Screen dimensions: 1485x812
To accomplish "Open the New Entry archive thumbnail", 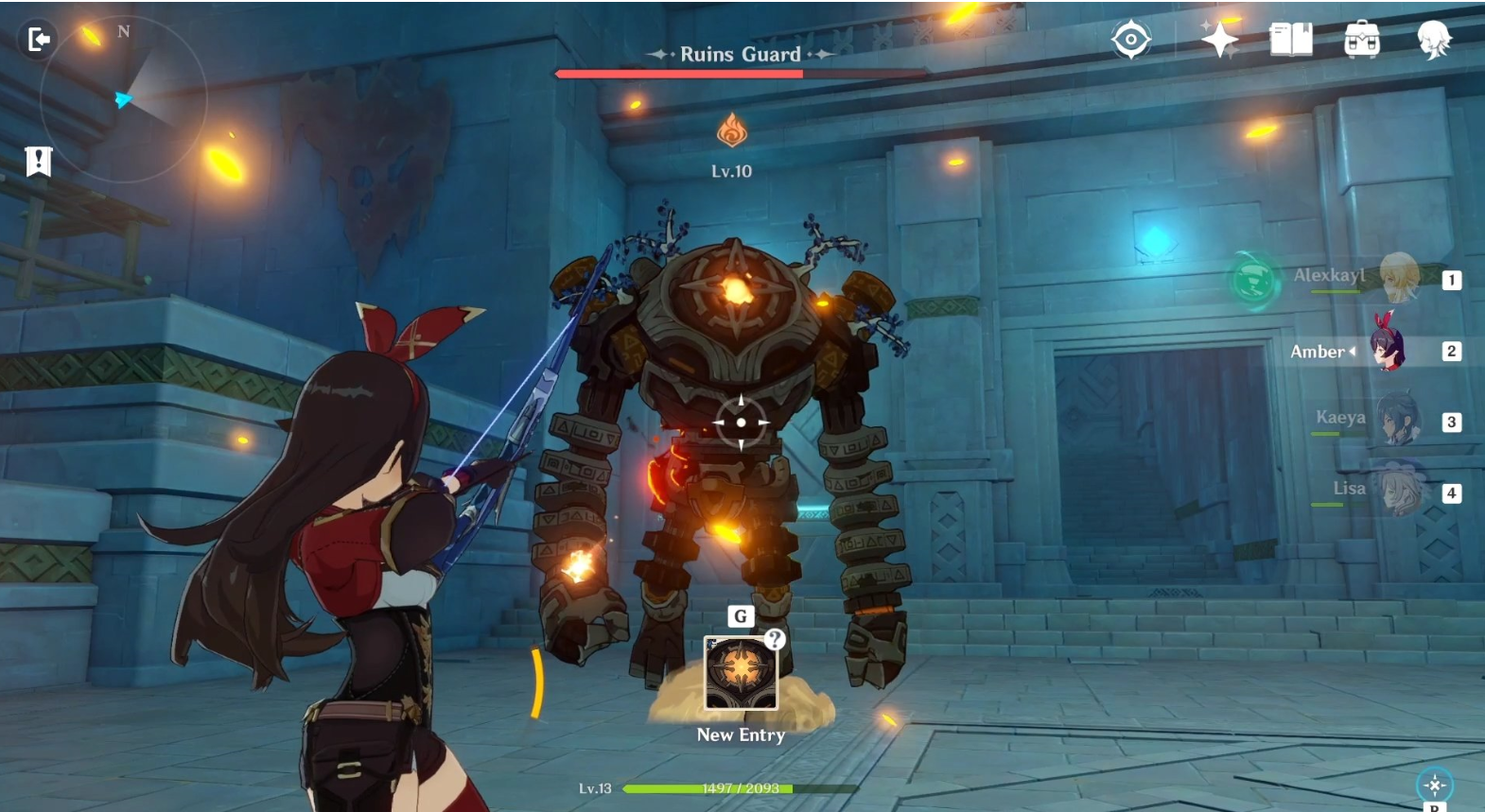I will [x=741, y=674].
